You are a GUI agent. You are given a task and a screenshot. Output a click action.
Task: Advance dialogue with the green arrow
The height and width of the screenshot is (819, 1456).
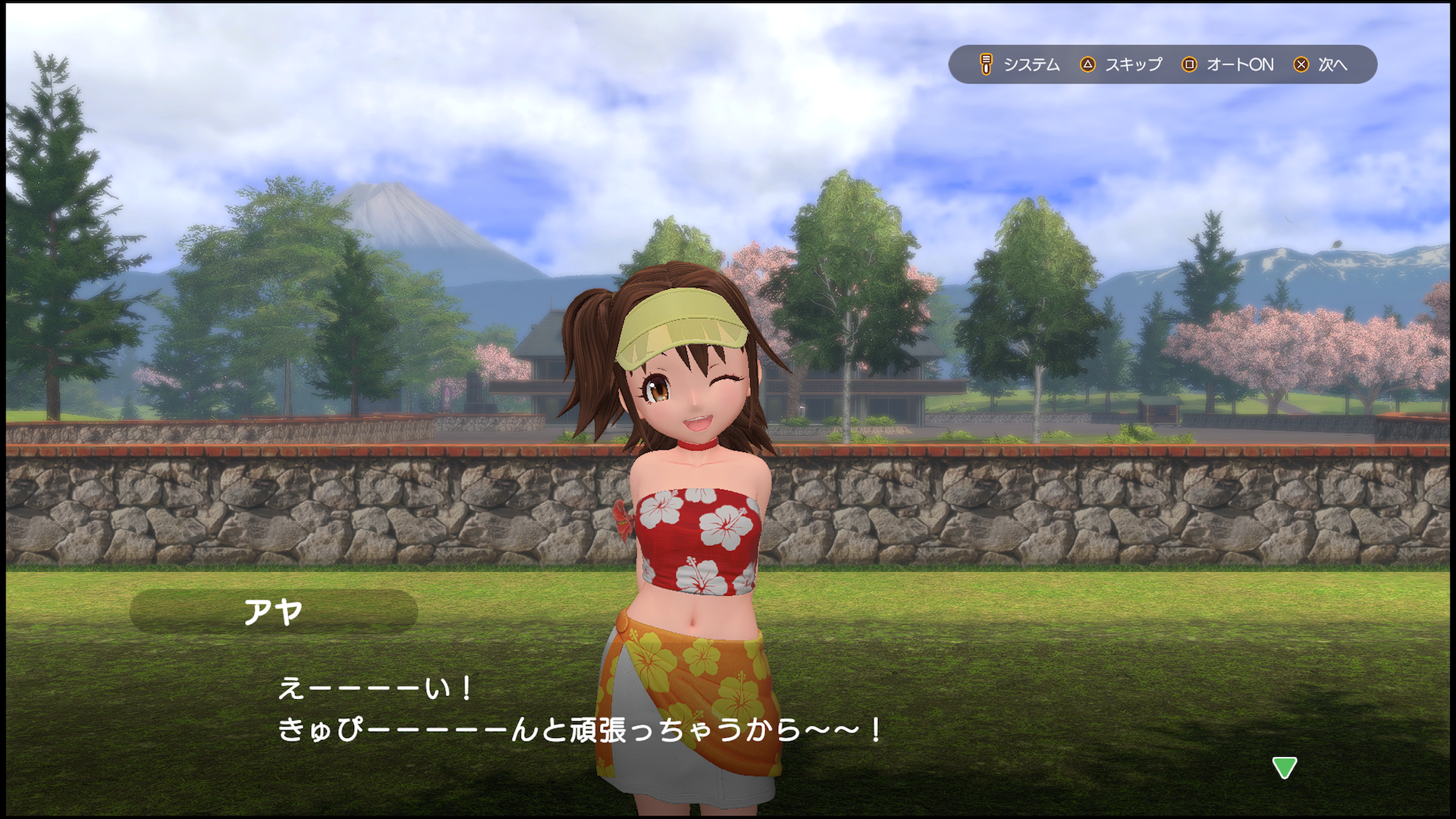(1284, 767)
